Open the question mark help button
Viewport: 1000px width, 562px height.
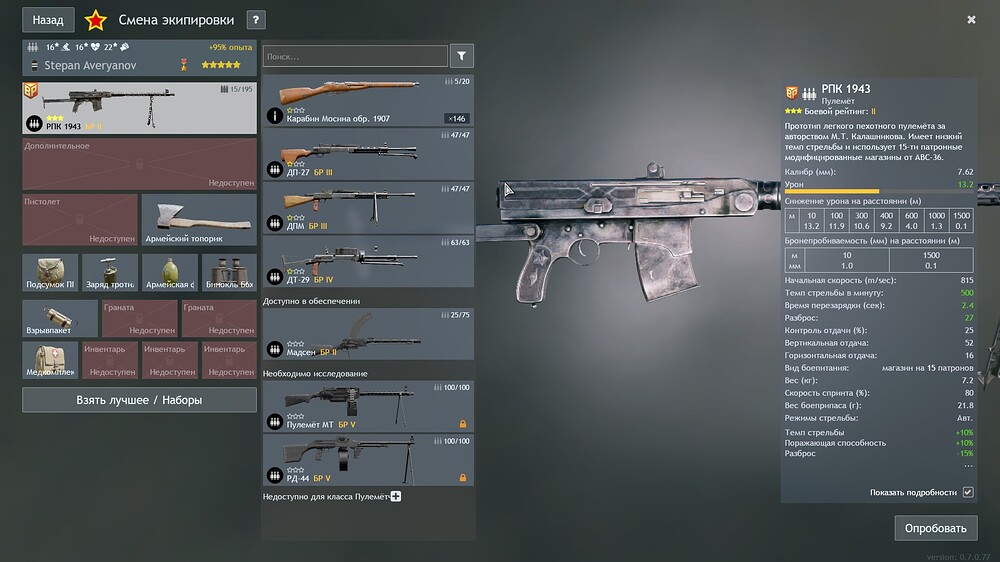coord(256,20)
